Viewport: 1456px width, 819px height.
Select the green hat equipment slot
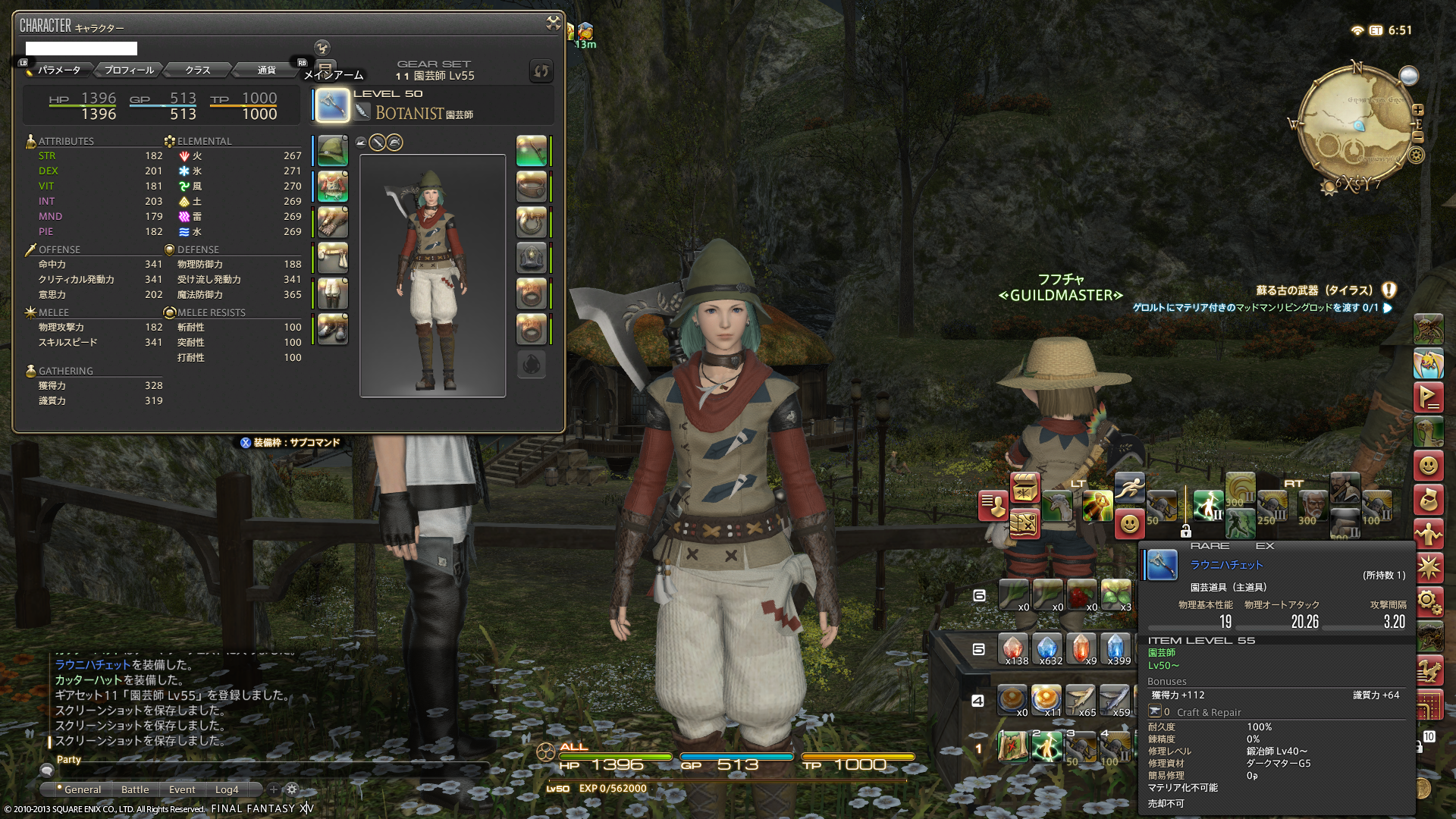click(332, 151)
